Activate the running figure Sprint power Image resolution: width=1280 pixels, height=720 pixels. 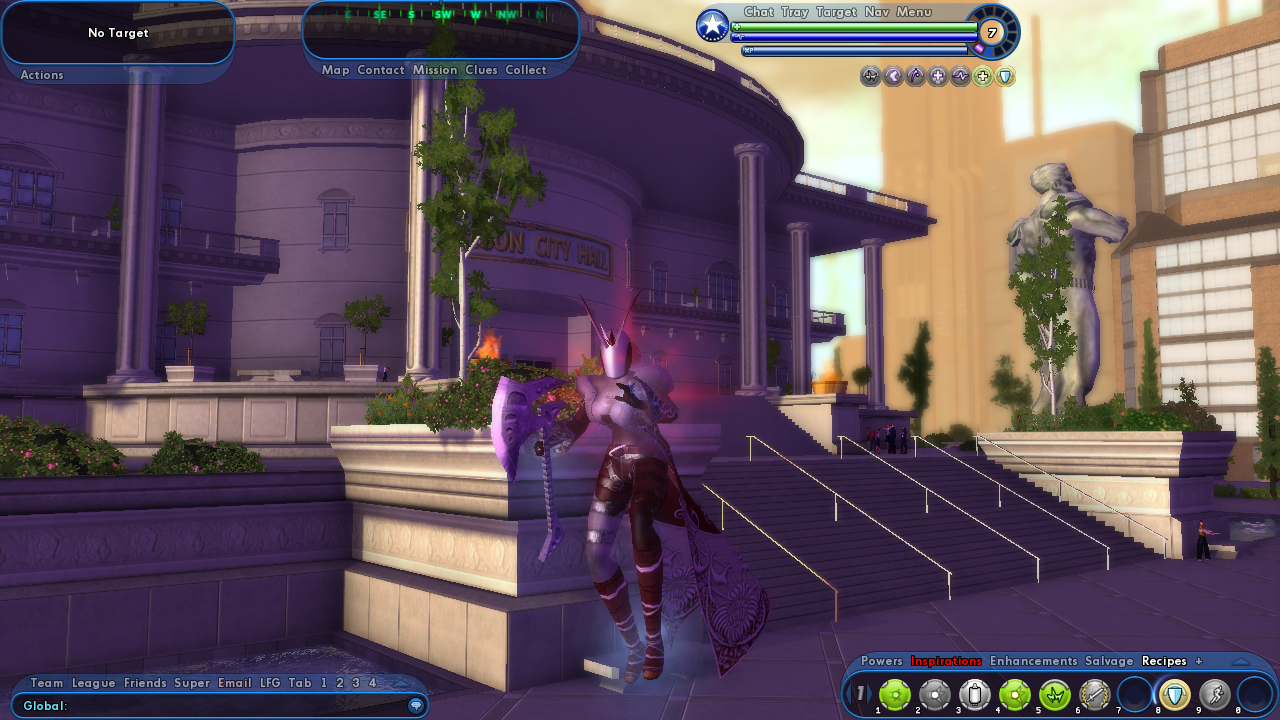click(x=1214, y=694)
